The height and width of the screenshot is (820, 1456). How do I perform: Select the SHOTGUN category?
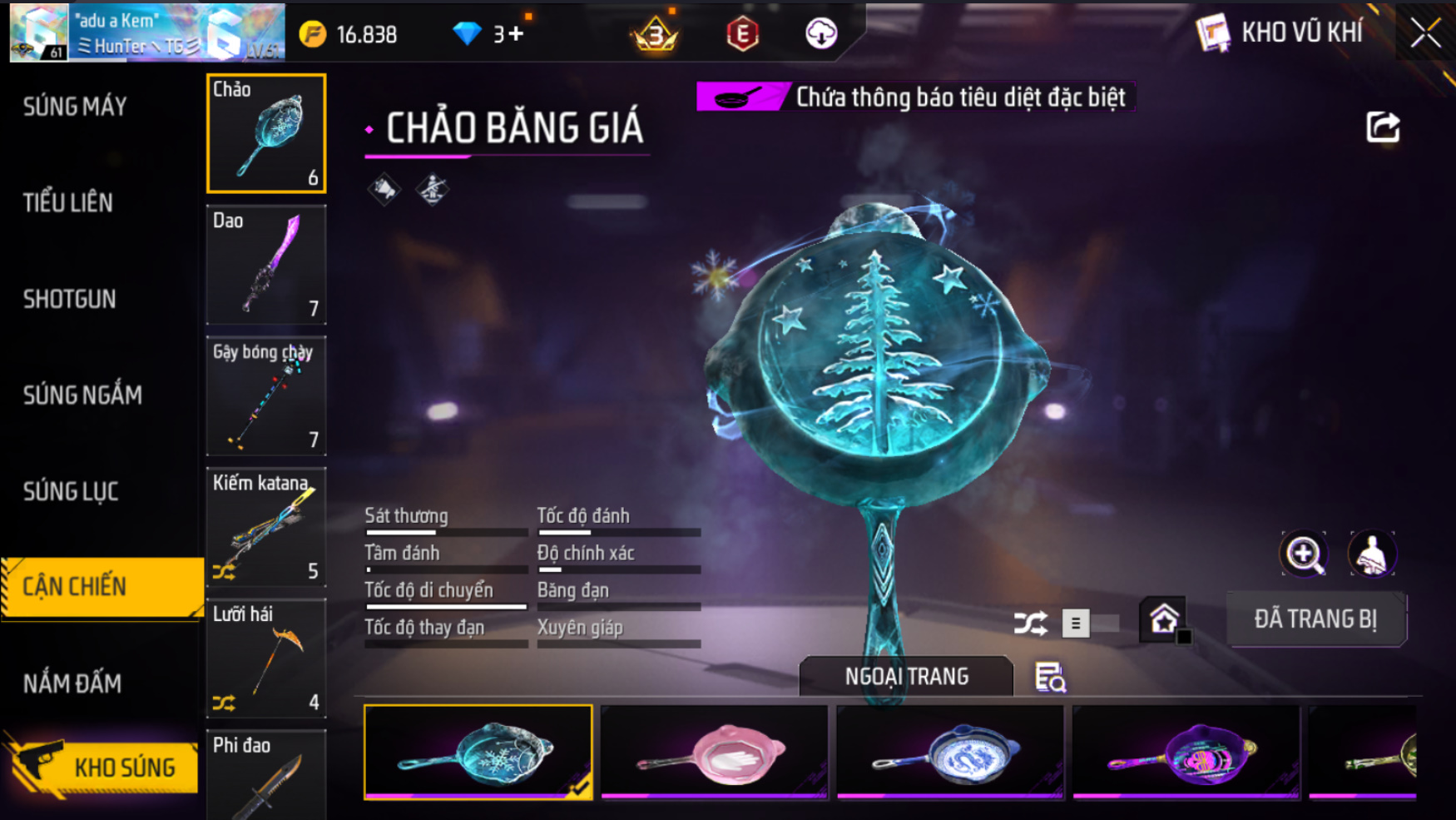(70, 299)
